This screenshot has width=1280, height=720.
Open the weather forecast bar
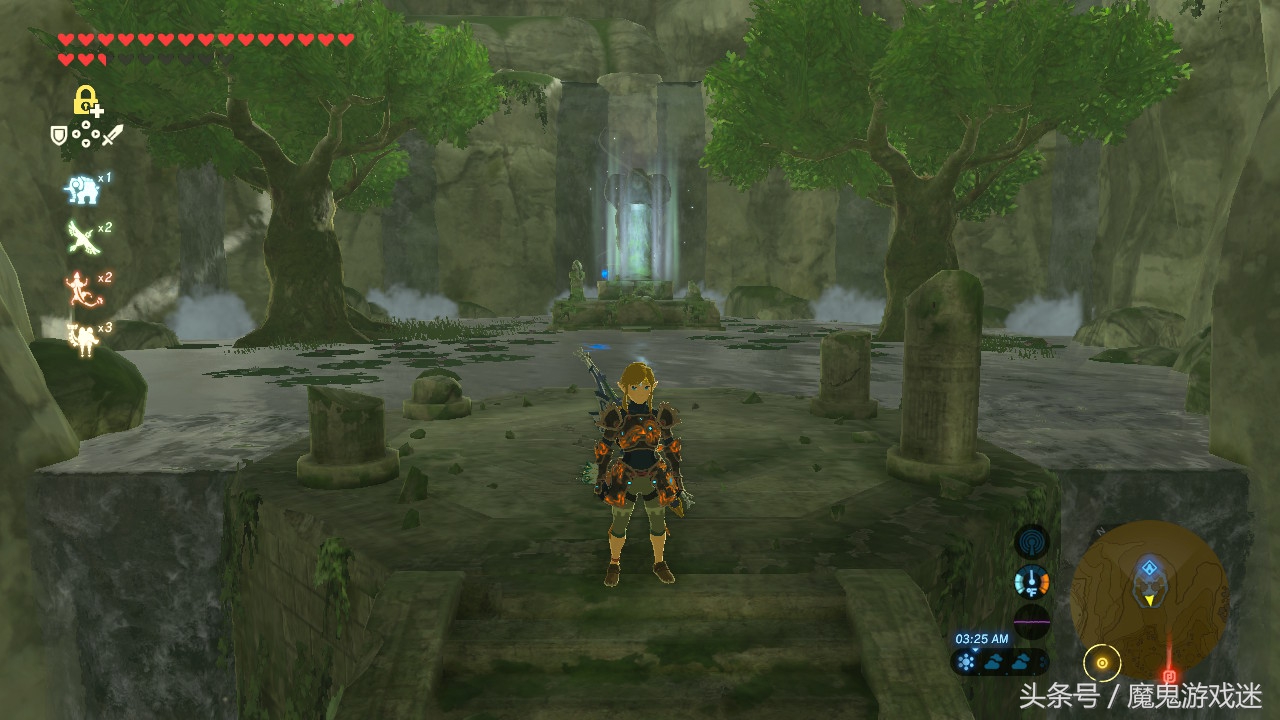pos(999,661)
